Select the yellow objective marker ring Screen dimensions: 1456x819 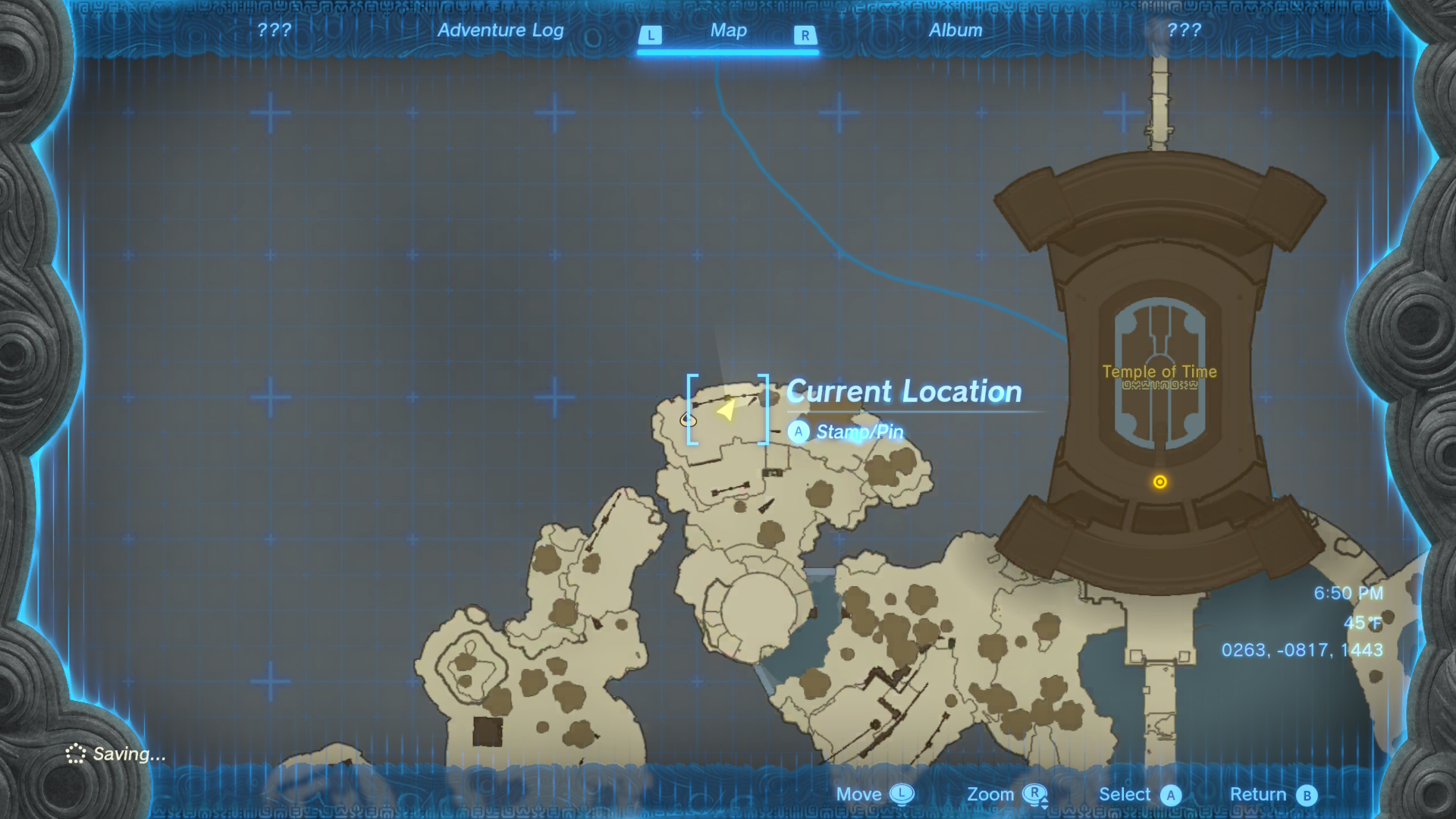pyautogui.click(x=1159, y=482)
